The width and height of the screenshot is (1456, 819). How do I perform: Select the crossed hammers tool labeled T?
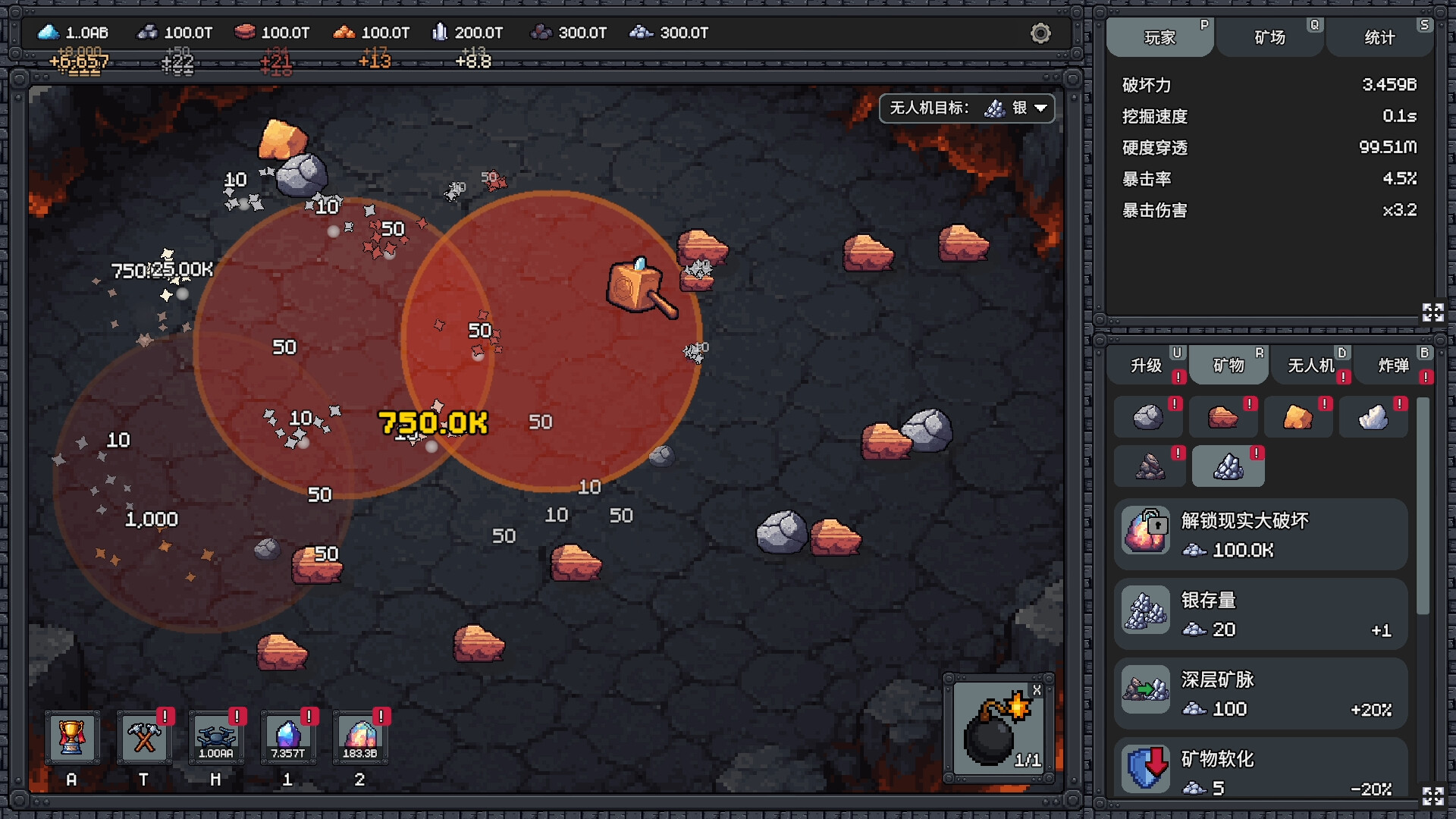pos(144,737)
